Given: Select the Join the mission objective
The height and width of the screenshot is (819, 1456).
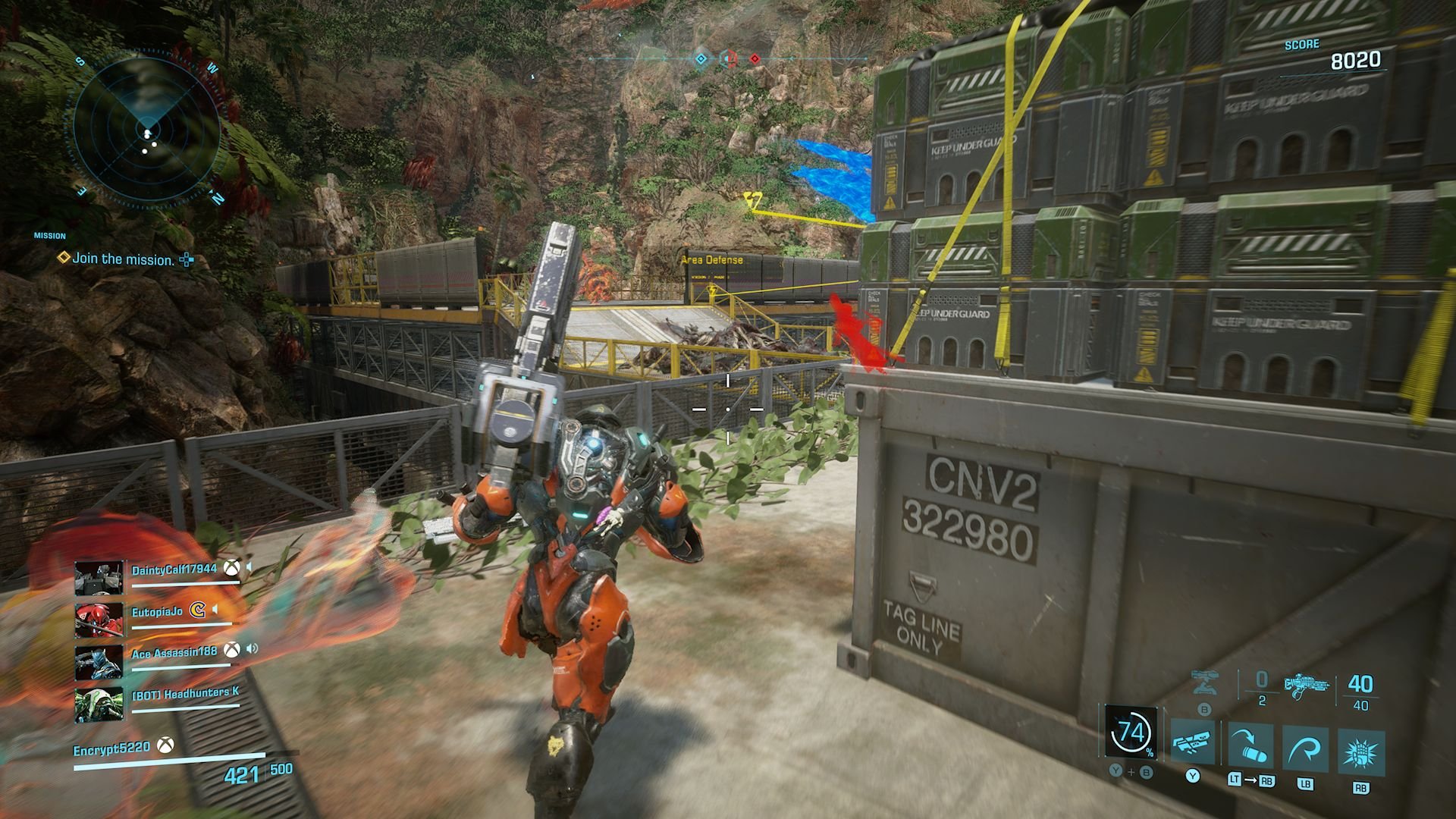Looking at the screenshot, I should pos(124,259).
